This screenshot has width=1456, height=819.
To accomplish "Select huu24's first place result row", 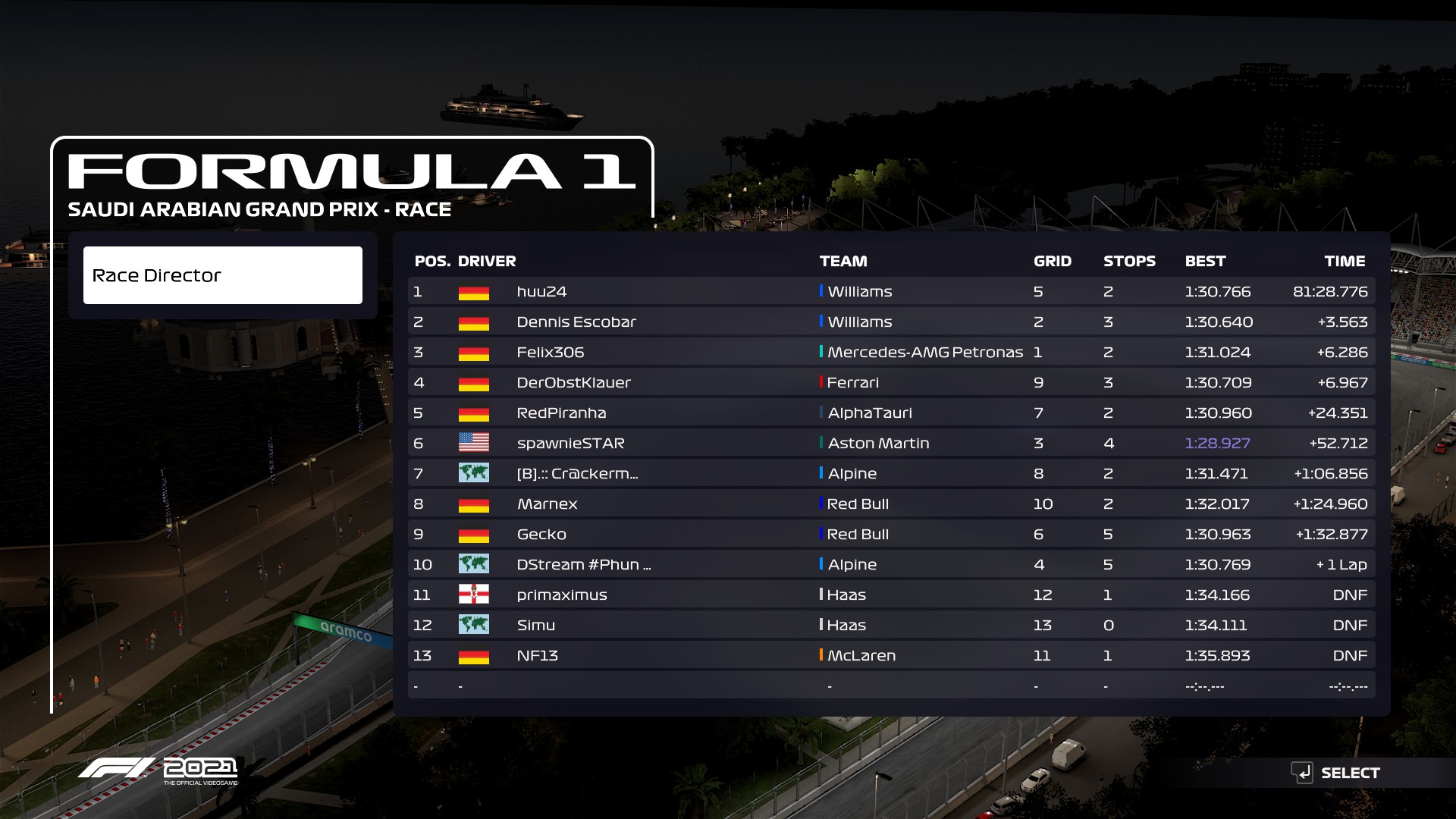I will click(891, 291).
